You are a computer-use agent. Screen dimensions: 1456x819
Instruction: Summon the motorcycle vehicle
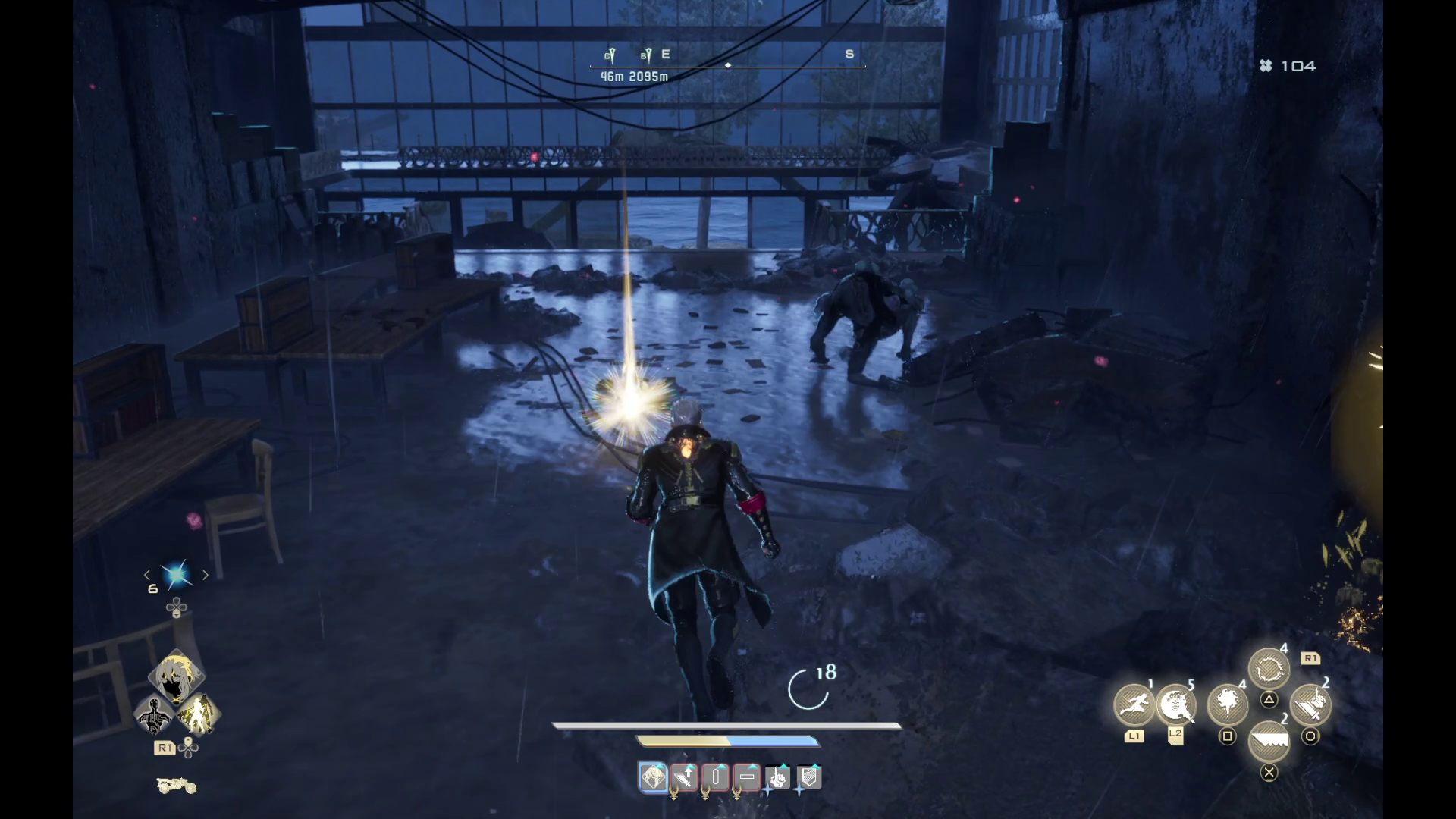click(176, 786)
